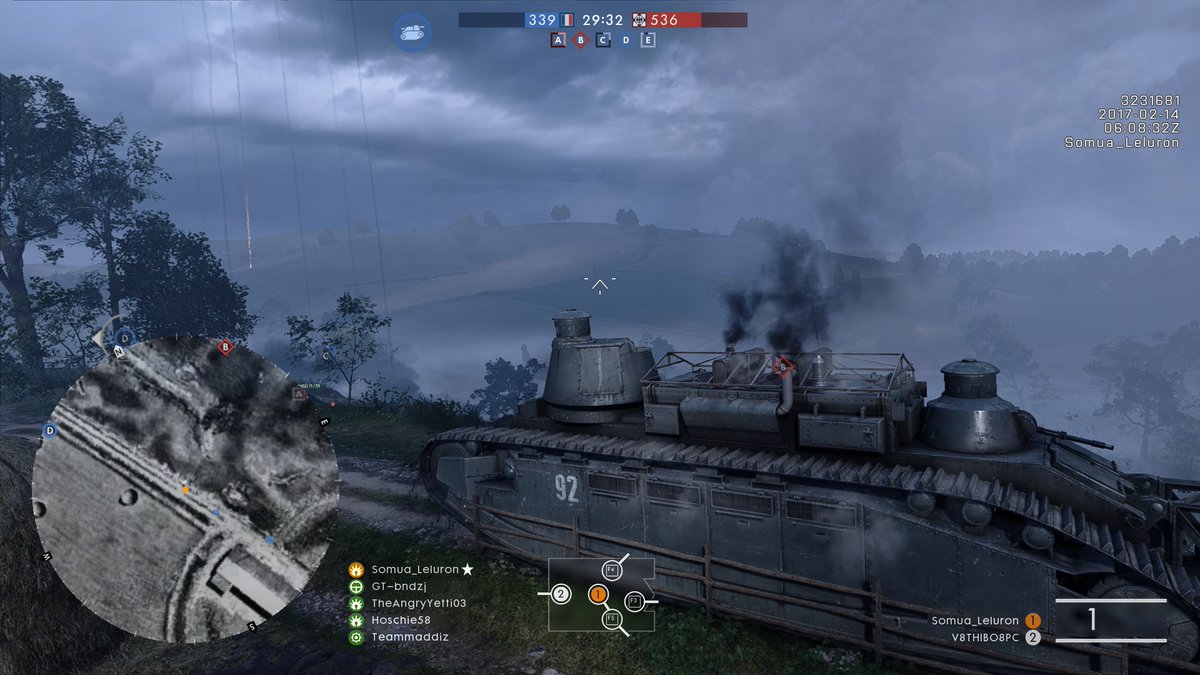The width and height of the screenshot is (1200, 675).
Task: Select orange driver seat 1 in tank diagram
Action: [598, 594]
